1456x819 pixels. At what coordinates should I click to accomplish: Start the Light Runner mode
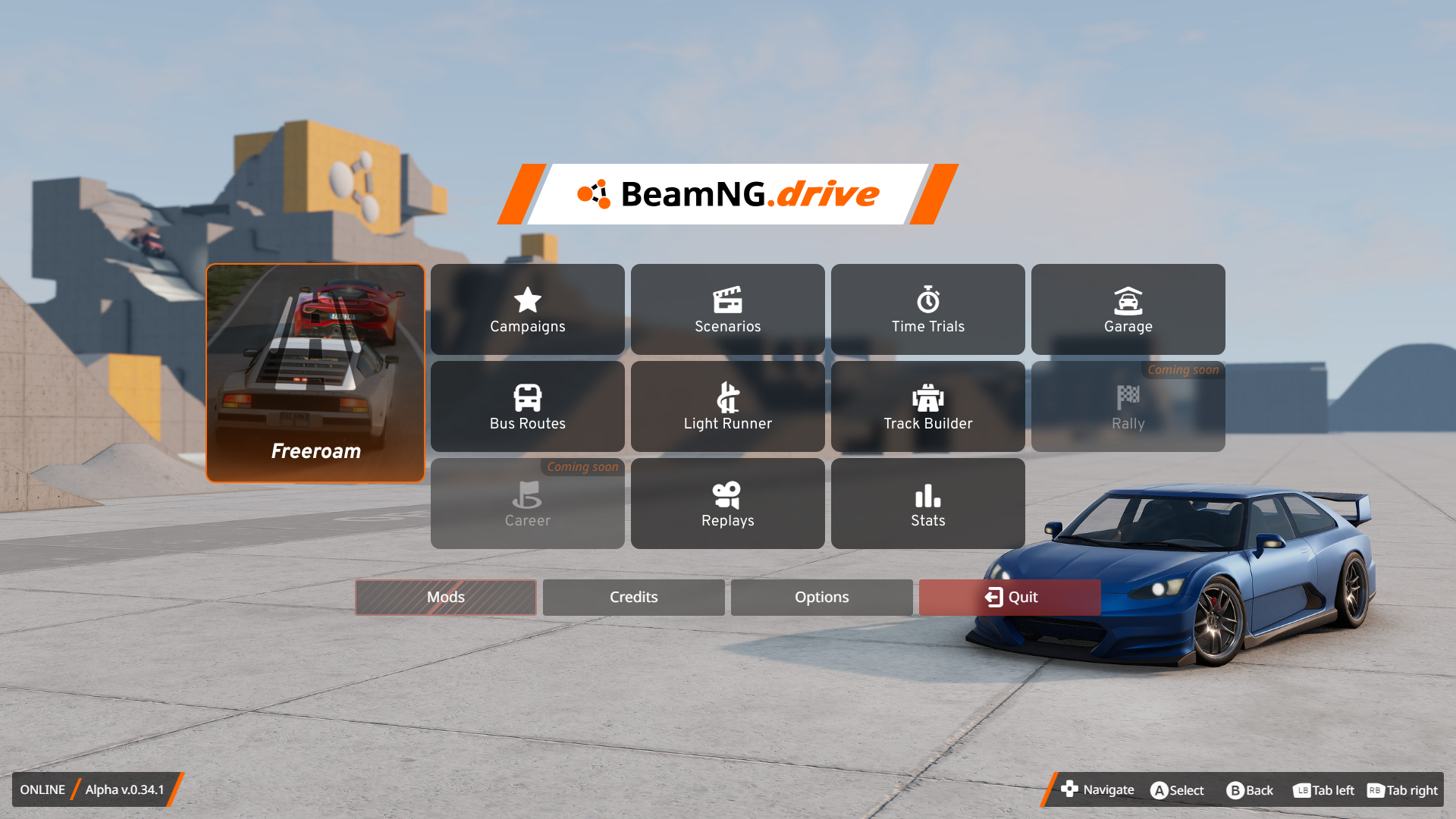click(728, 406)
